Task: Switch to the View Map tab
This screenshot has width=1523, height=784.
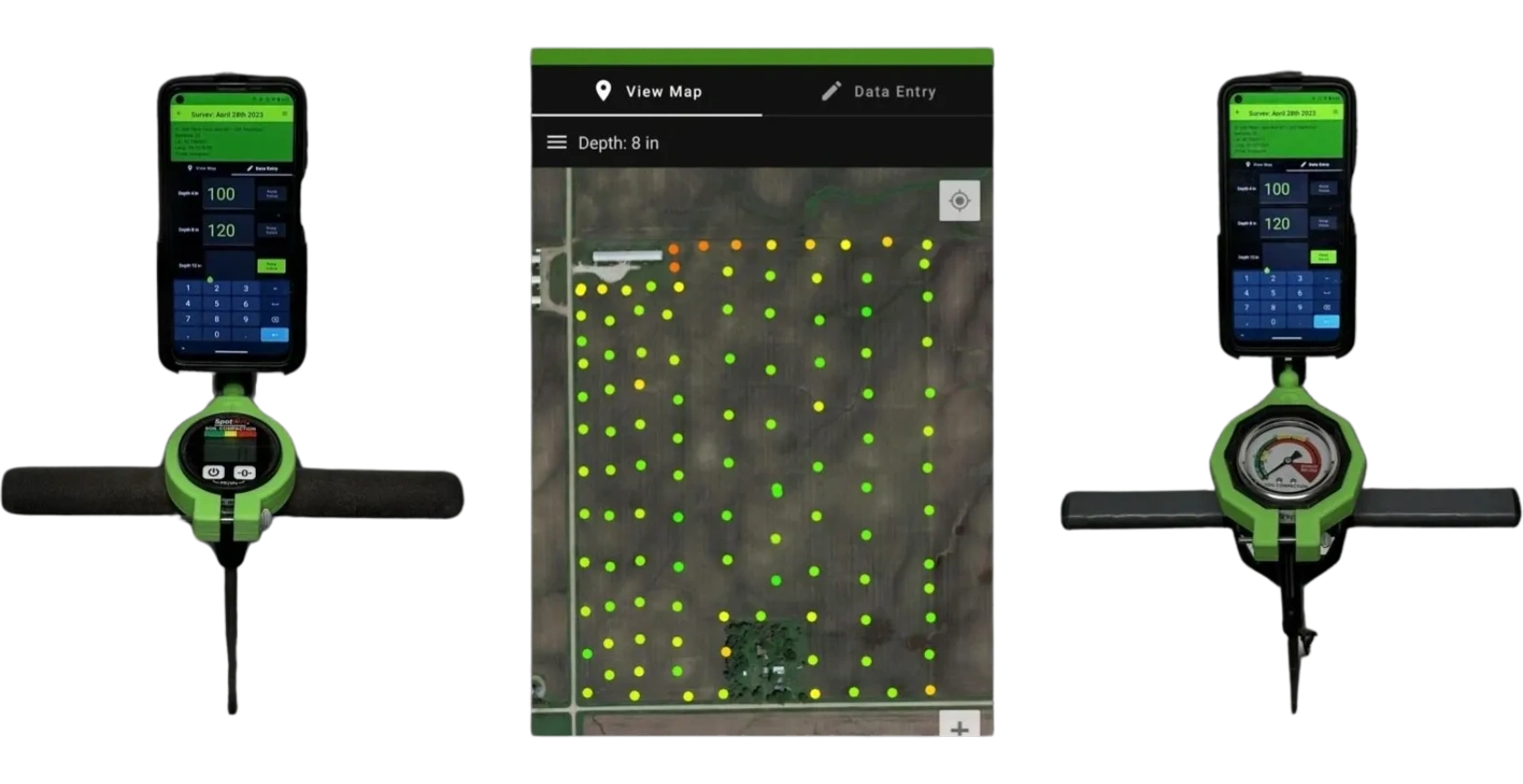Action: pyautogui.click(x=662, y=91)
